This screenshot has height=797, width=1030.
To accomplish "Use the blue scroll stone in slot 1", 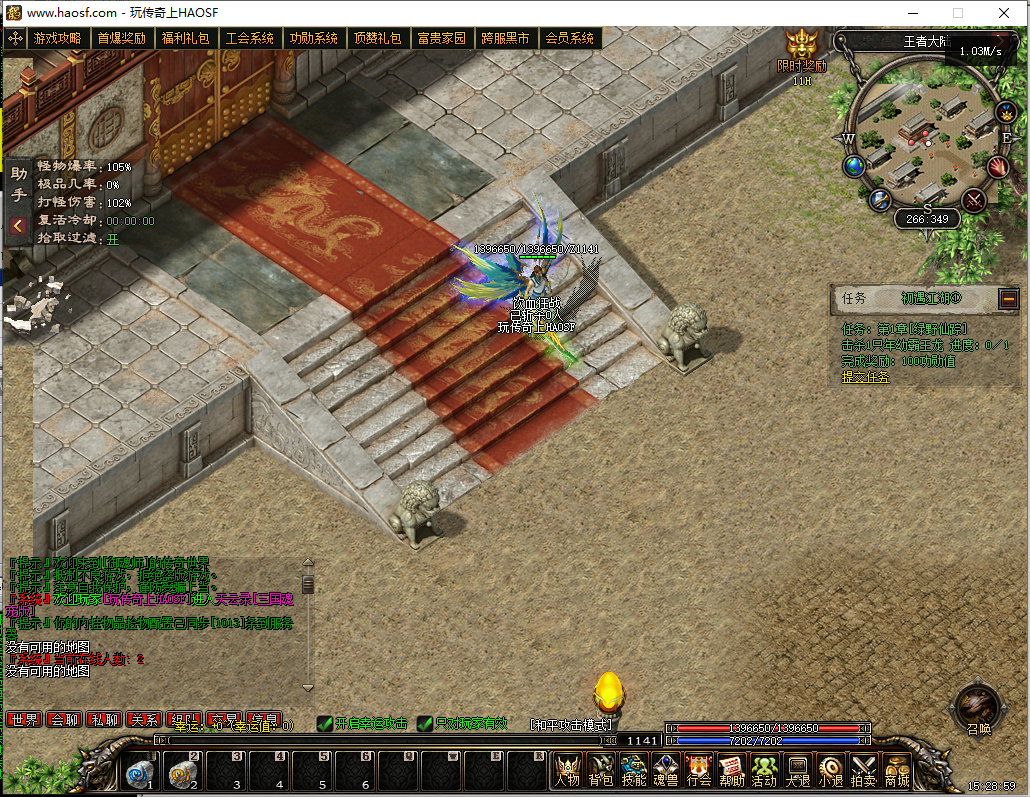I will (x=140, y=772).
